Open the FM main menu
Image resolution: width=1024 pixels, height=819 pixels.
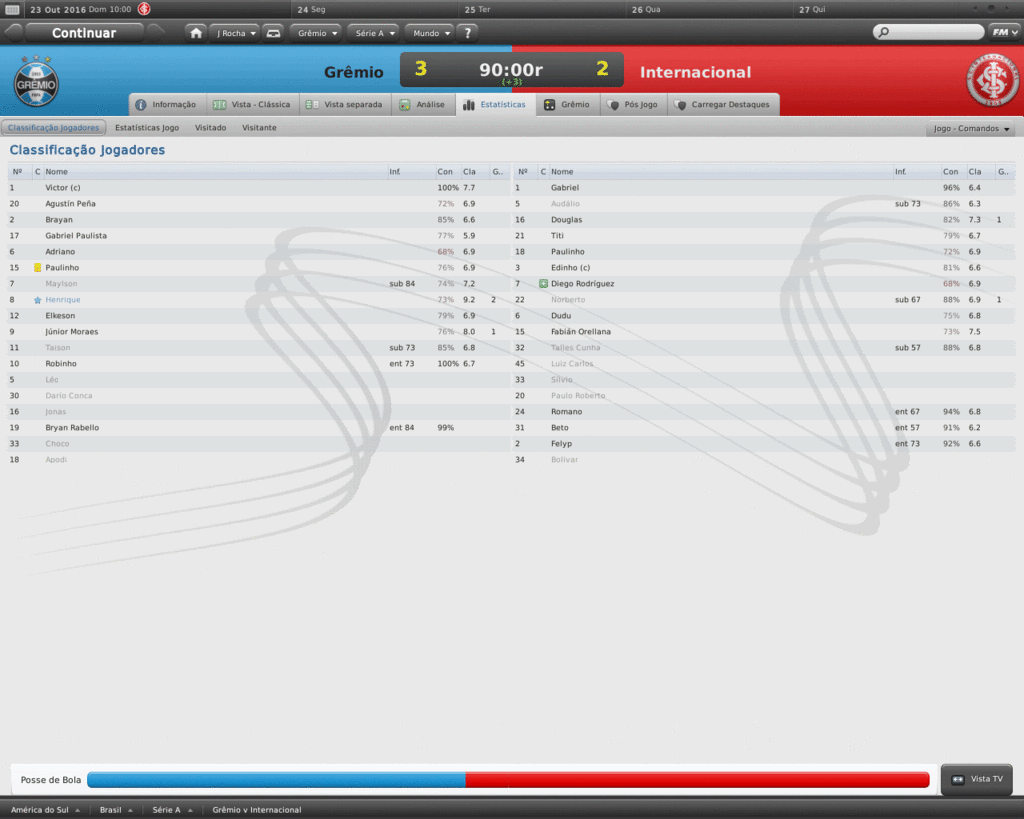tap(1003, 32)
